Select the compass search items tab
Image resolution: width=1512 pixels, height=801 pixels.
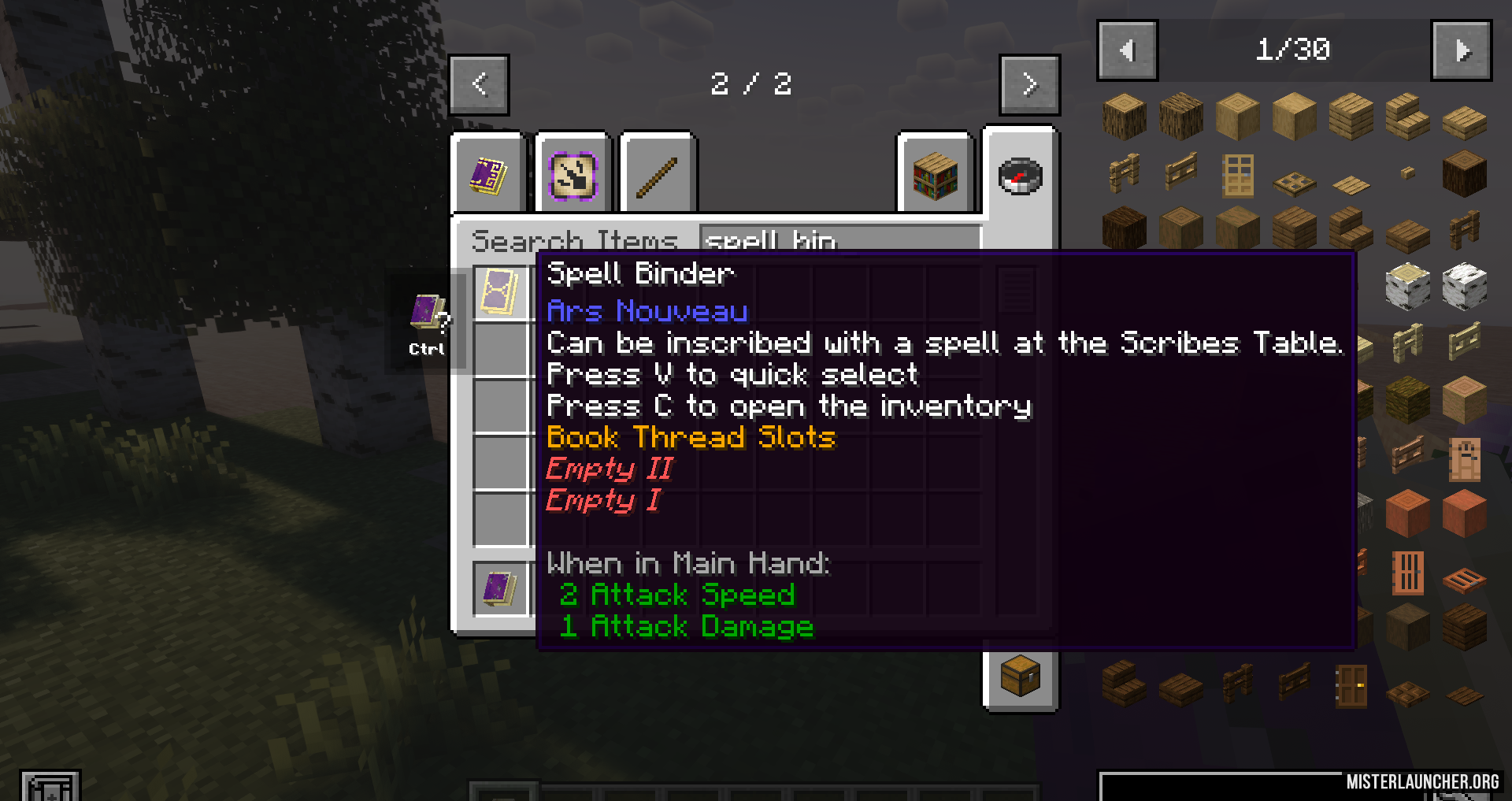pos(1020,176)
